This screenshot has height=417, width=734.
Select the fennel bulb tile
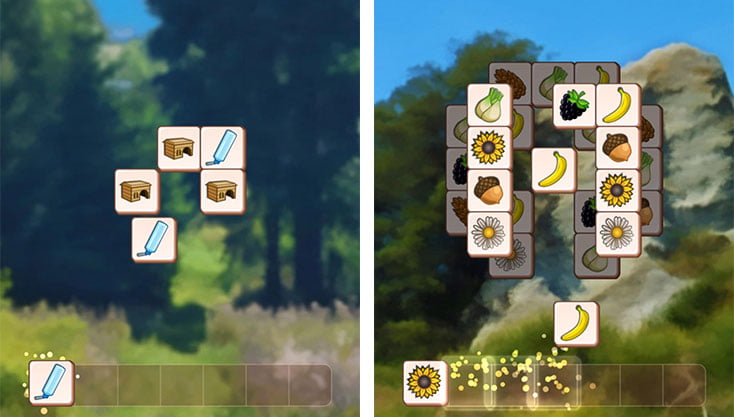click(489, 105)
